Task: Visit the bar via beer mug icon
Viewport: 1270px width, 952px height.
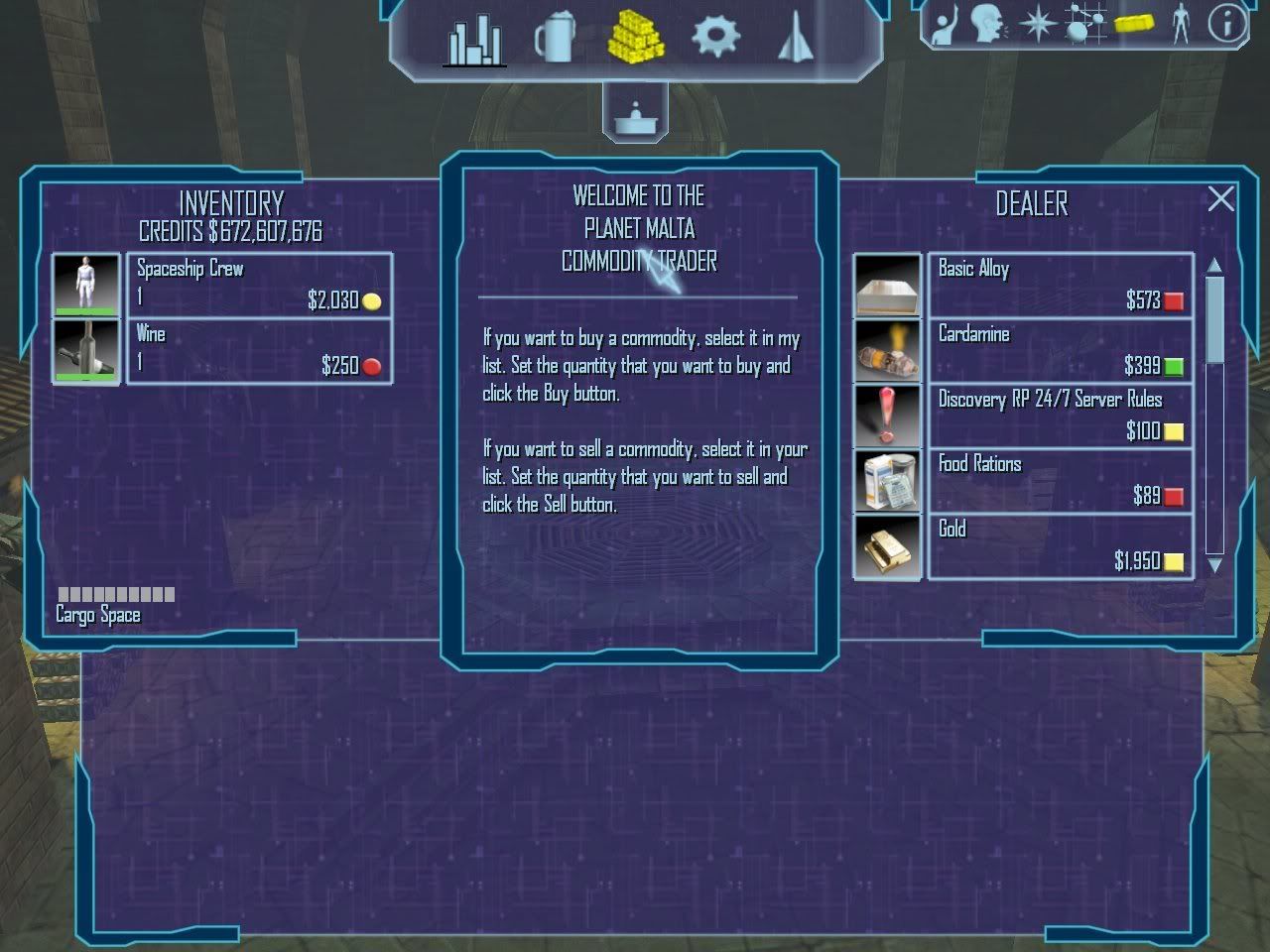Action: pyautogui.click(x=555, y=40)
